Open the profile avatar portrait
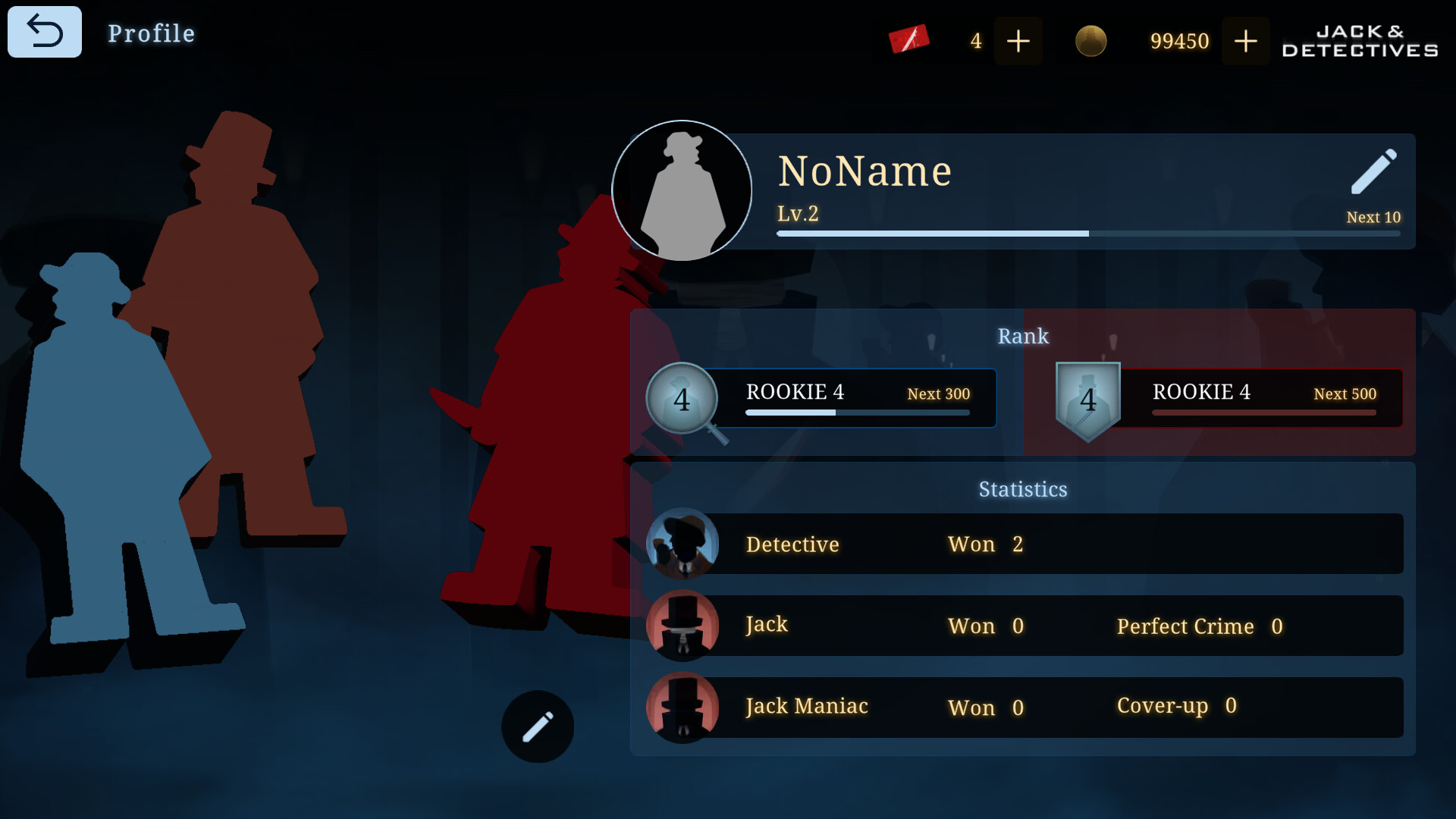 tap(681, 190)
